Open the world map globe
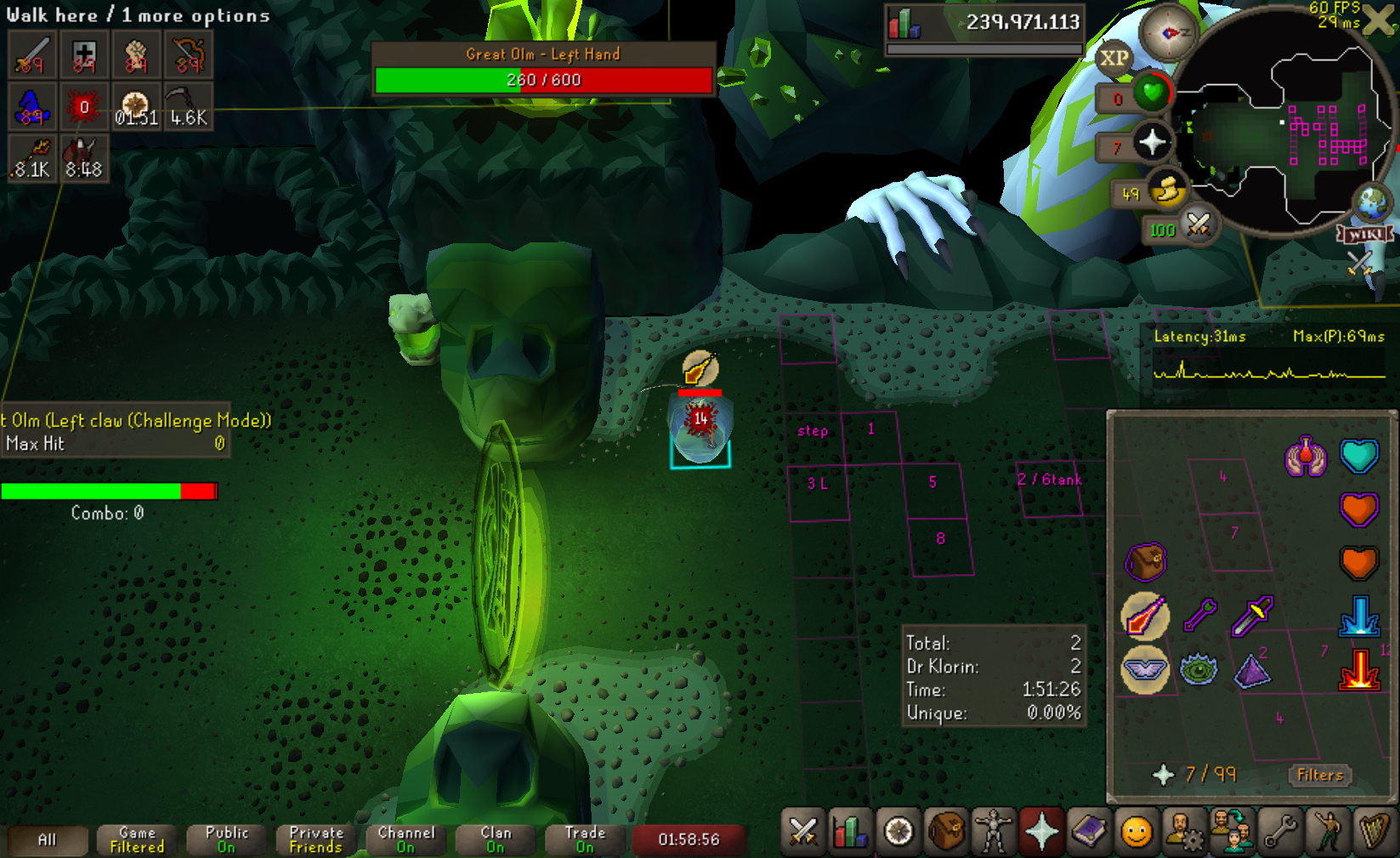 click(x=1371, y=202)
